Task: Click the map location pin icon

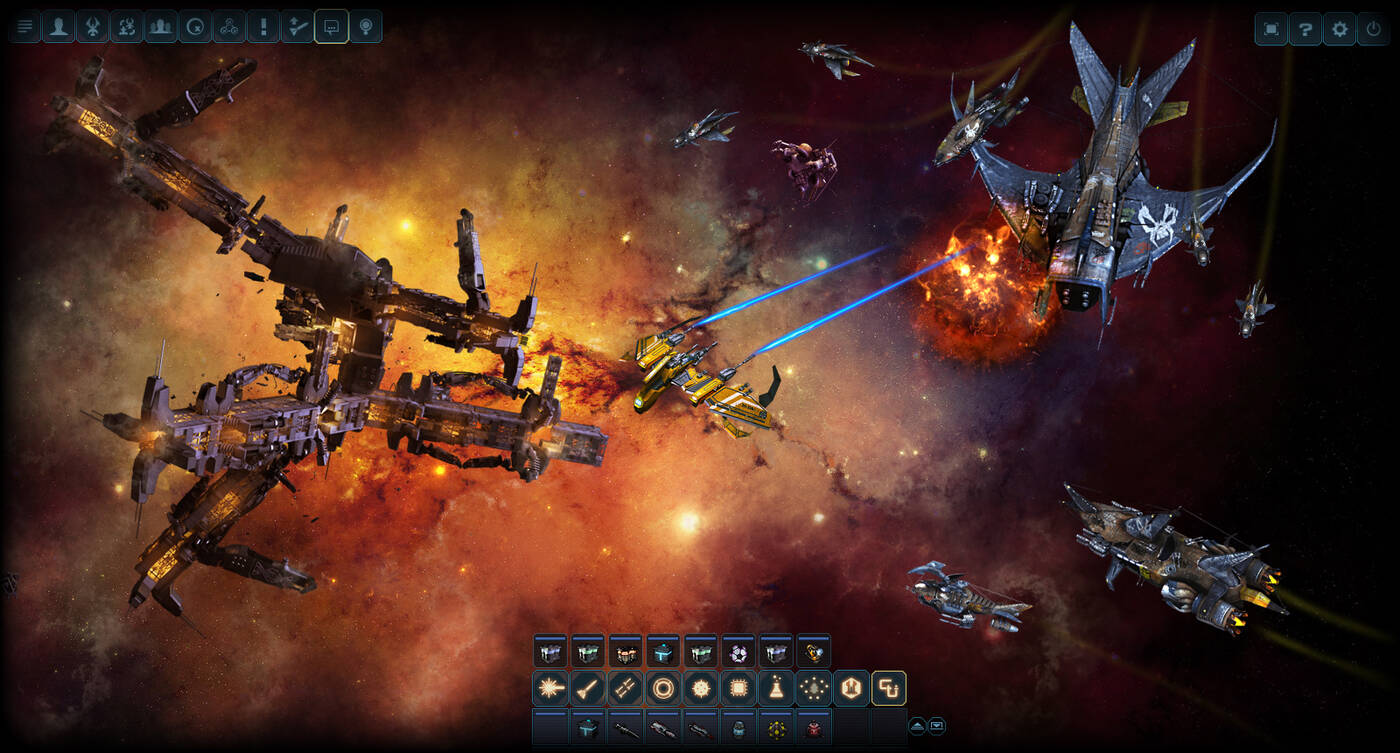Action: click(x=366, y=27)
